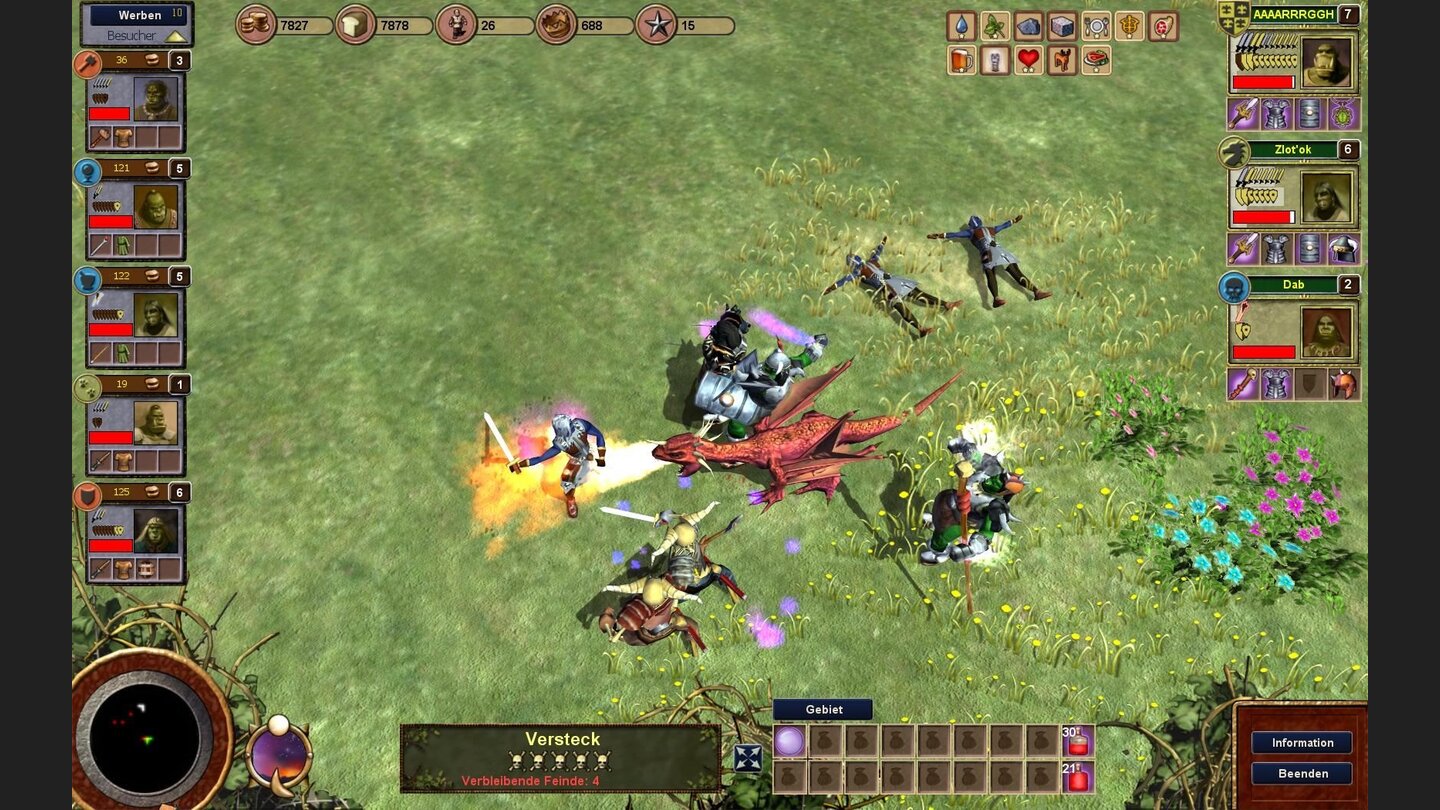Open AAAARRRGGH's sword equipment slot
Viewport: 1440px width, 810px height.
(x=1241, y=112)
